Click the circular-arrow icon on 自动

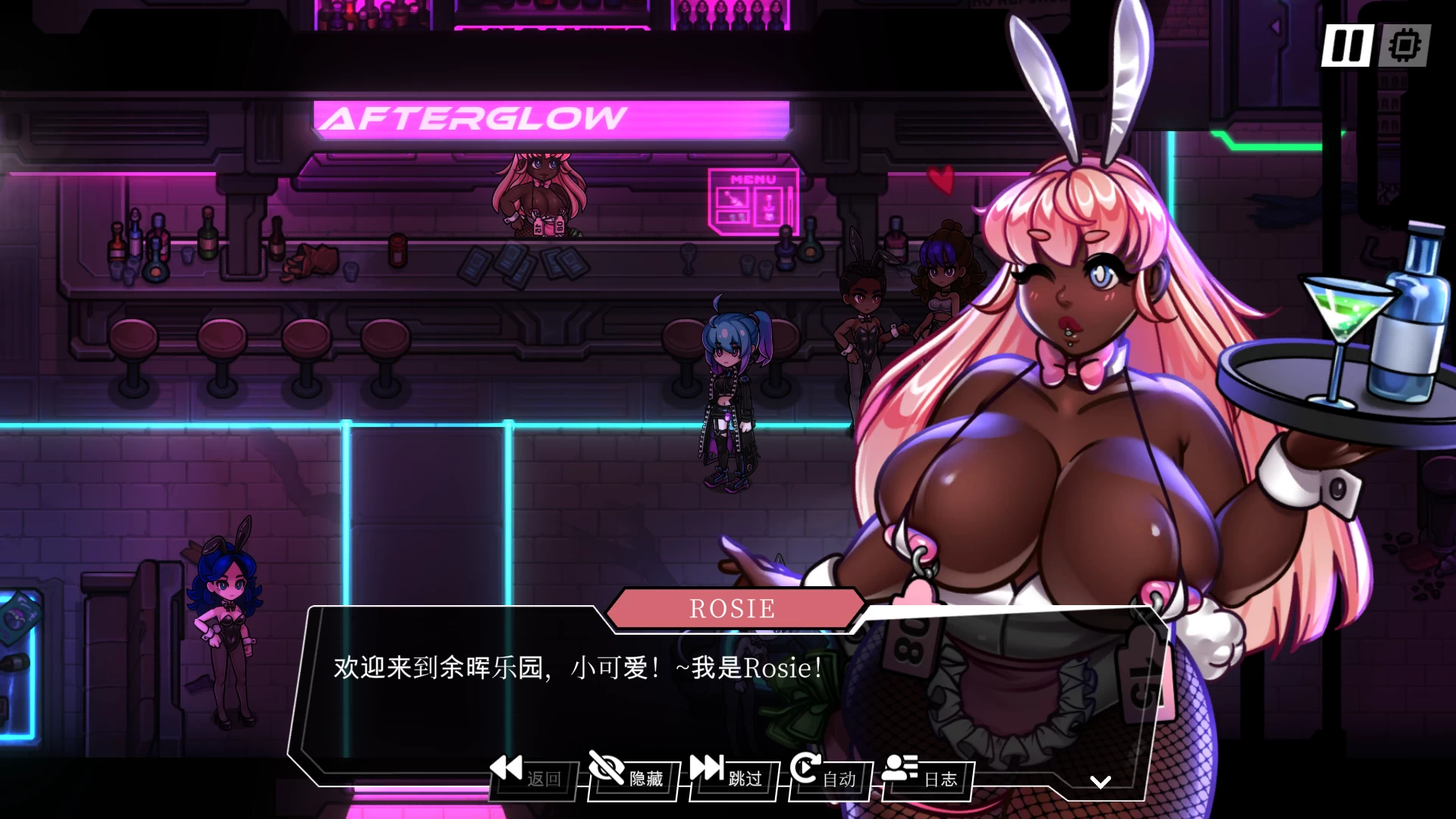click(x=806, y=769)
